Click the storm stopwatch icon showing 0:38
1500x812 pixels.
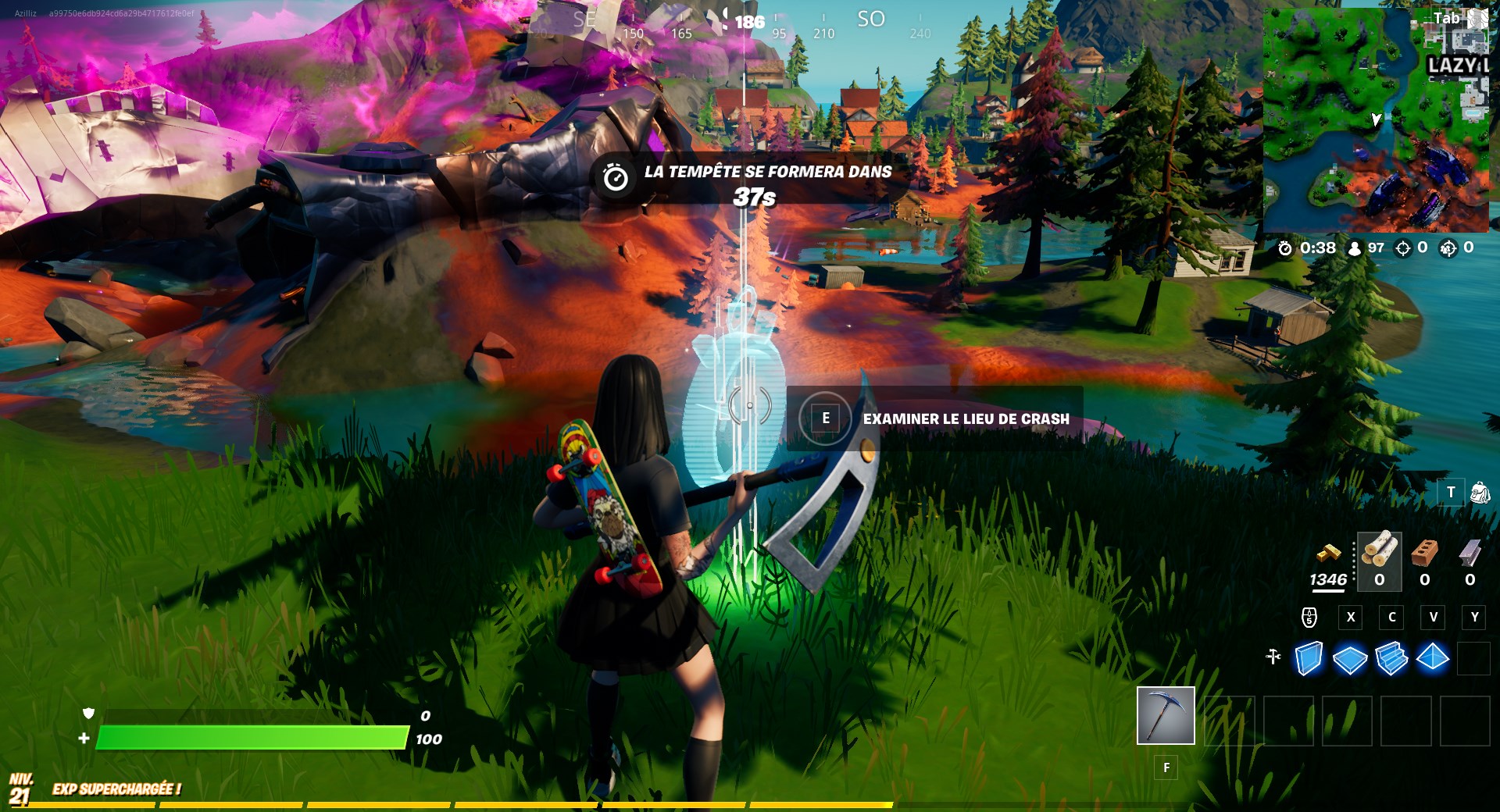pos(1287,250)
